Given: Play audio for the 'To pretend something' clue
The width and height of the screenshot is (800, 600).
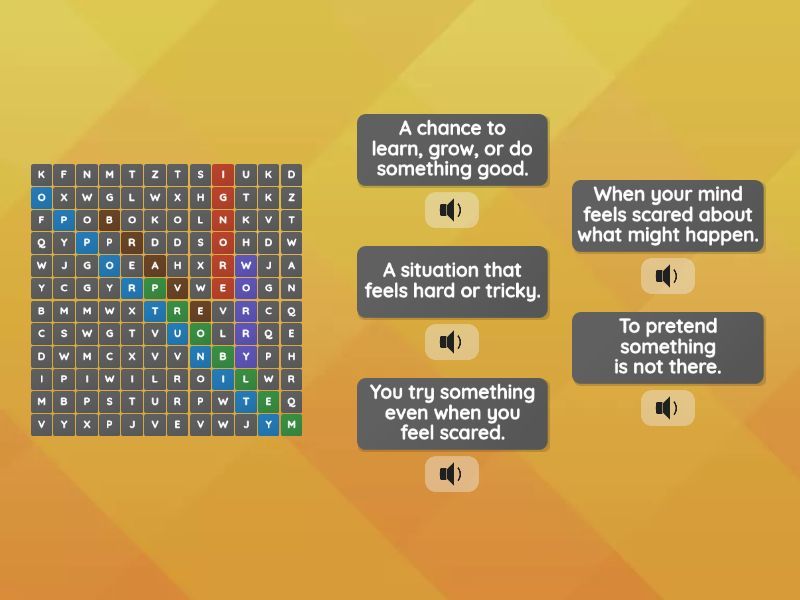Looking at the screenshot, I should [x=668, y=408].
